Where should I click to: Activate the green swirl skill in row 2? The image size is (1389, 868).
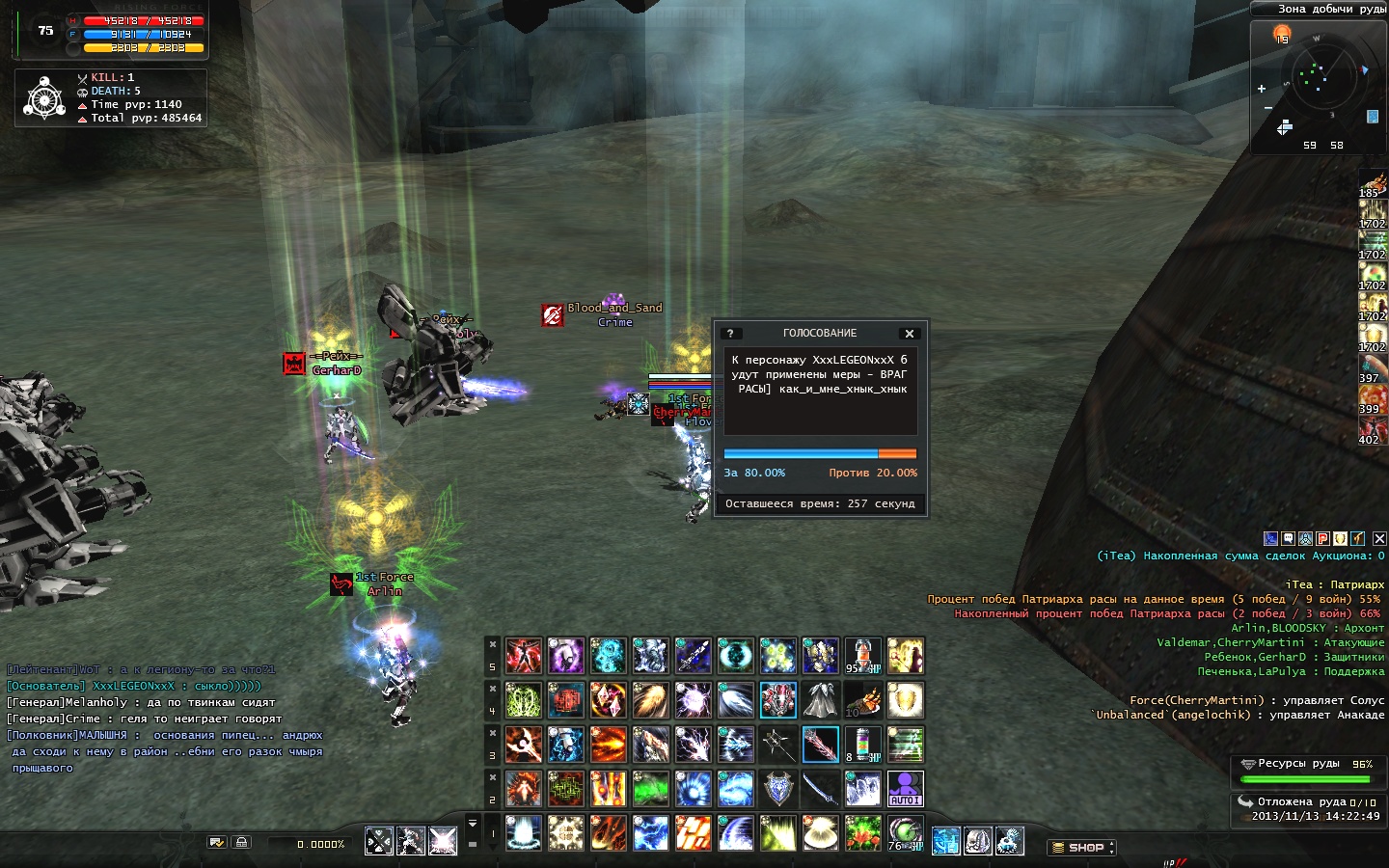[651, 788]
